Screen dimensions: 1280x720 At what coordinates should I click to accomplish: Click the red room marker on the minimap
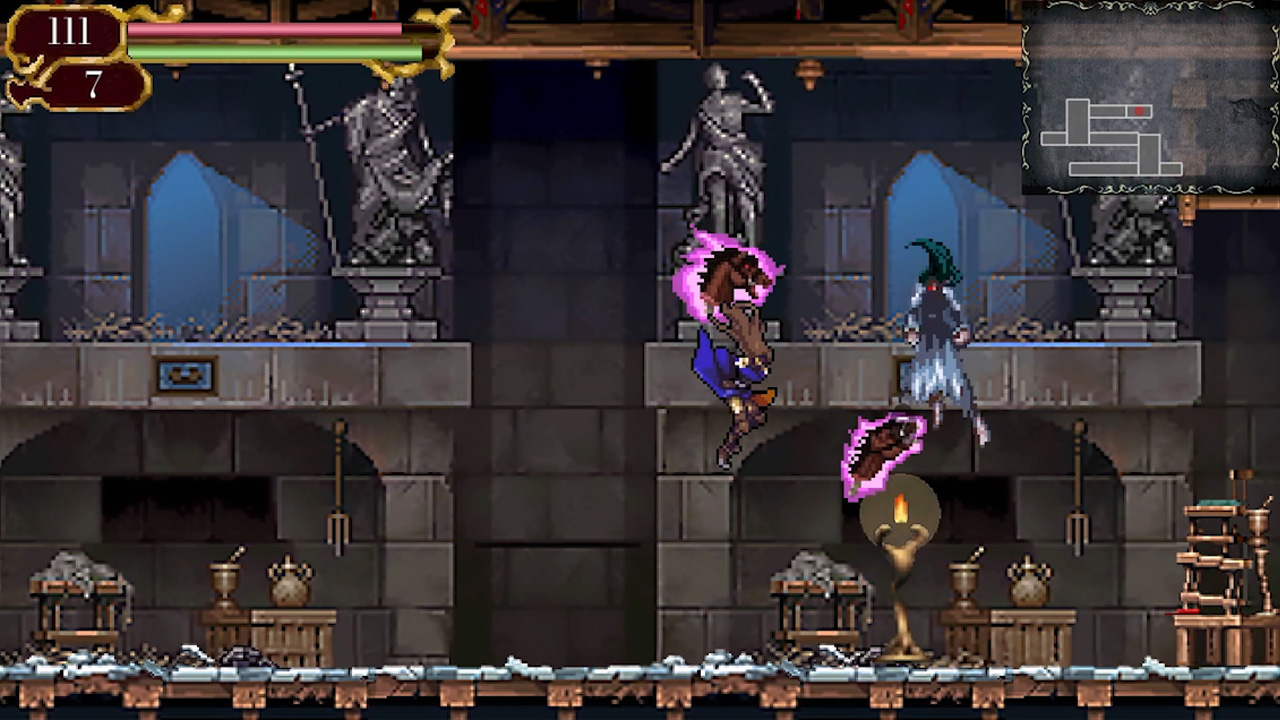coord(1139,110)
